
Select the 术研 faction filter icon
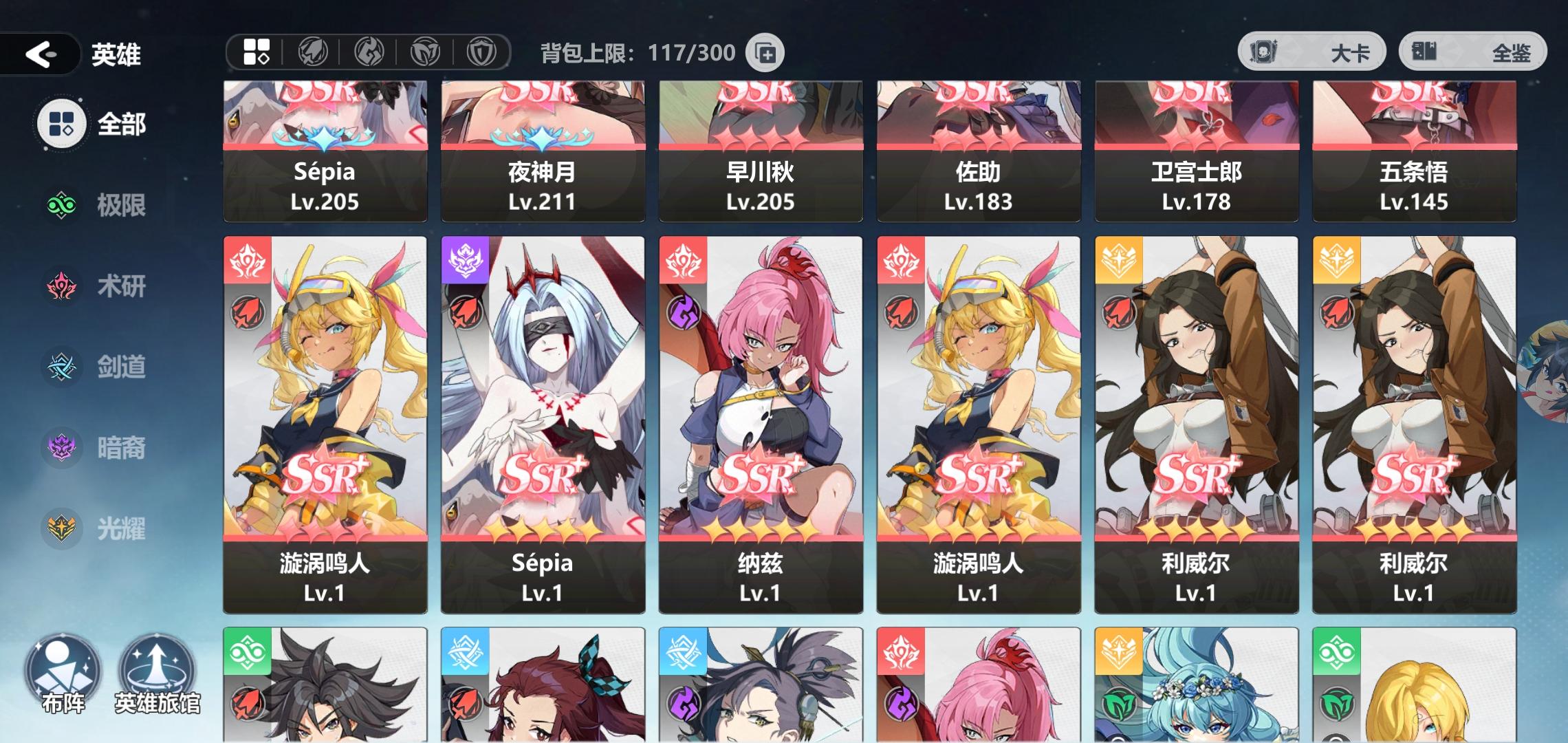tap(61, 286)
